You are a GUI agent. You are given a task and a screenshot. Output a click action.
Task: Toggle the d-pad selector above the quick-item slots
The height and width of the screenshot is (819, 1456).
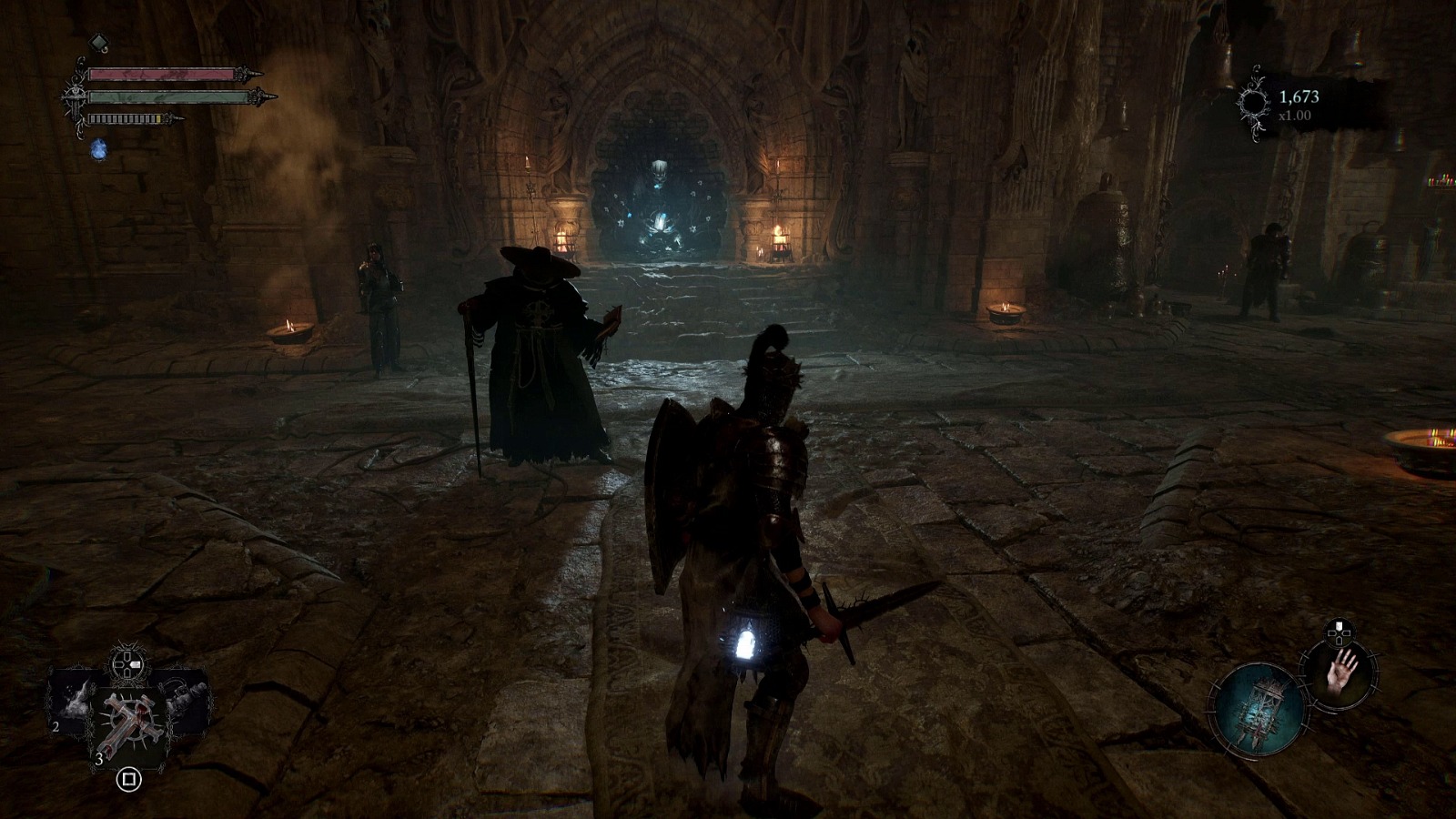[126, 662]
